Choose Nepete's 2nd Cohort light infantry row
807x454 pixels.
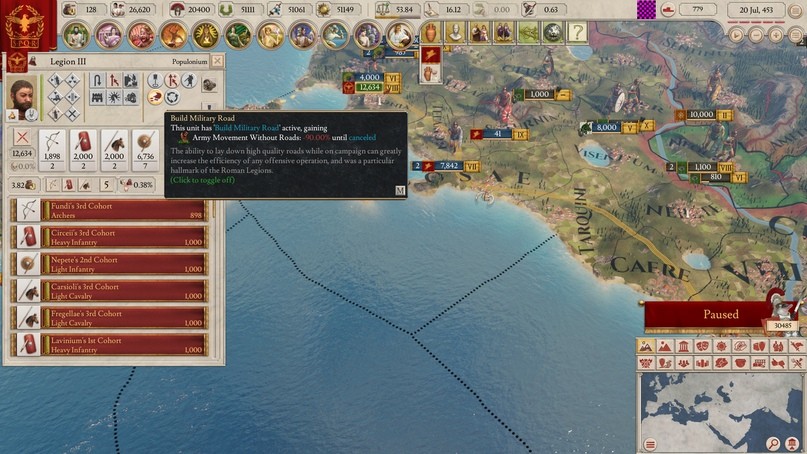point(109,264)
